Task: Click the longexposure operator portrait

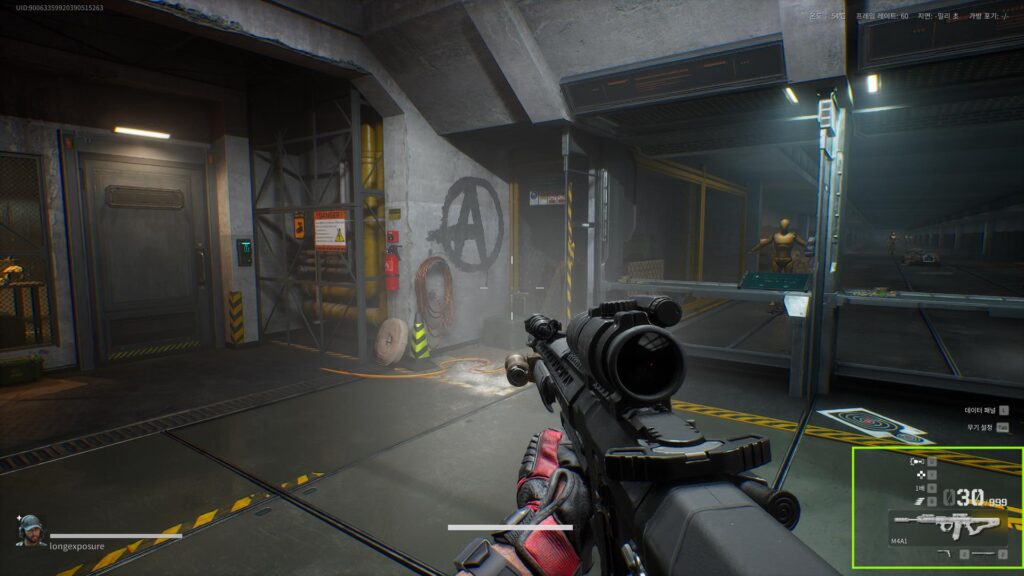Action: coord(31,529)
